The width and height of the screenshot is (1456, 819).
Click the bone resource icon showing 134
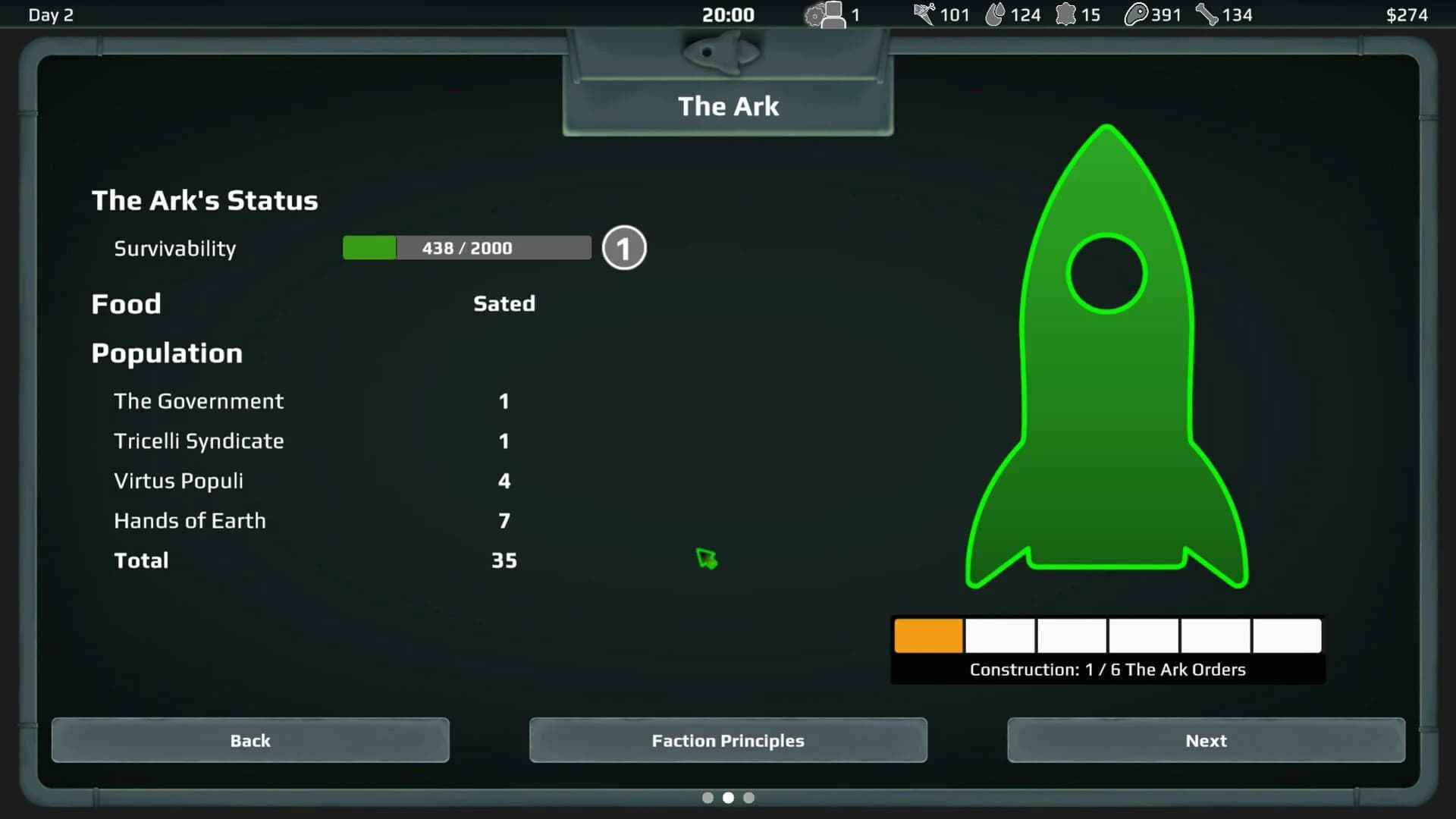1207,14
